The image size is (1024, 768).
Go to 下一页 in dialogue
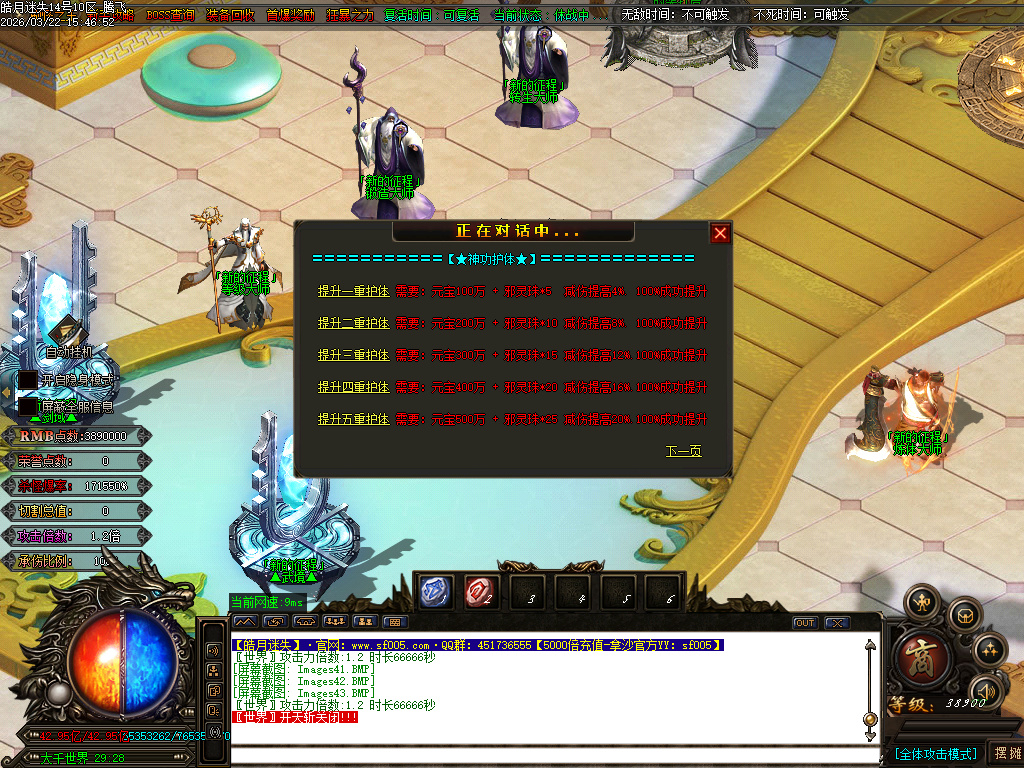684,451
